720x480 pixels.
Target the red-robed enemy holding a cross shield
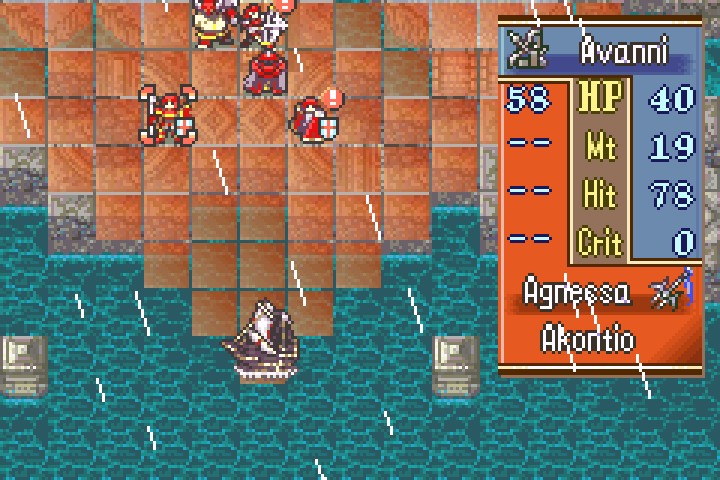(316, 120)
